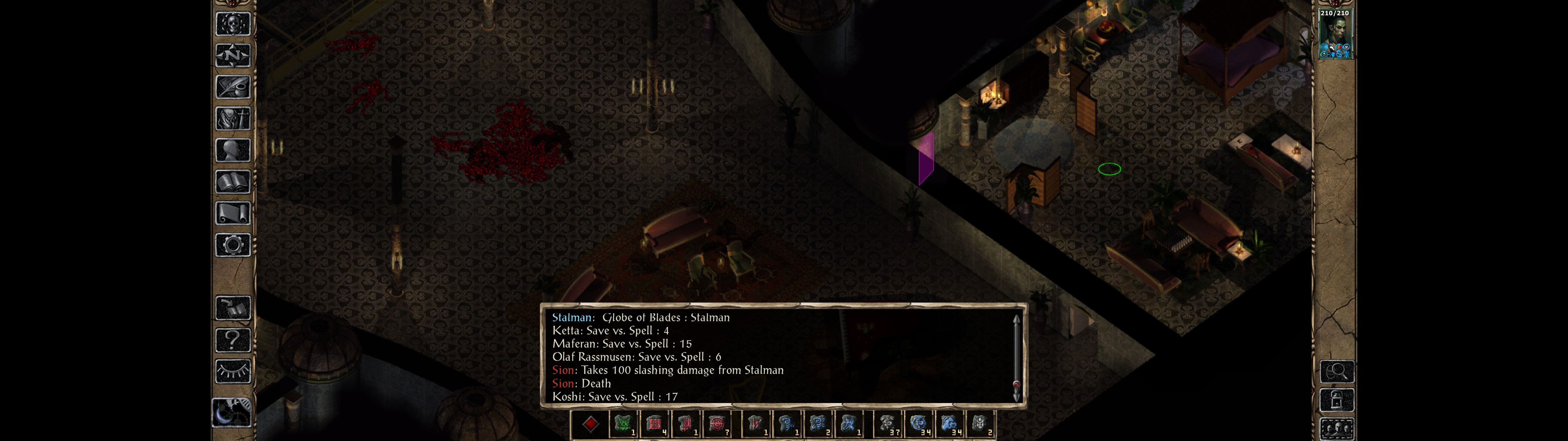1568x441 pixels.
Task: Open the options via the gear icon
Action: (x=232, y=245)
